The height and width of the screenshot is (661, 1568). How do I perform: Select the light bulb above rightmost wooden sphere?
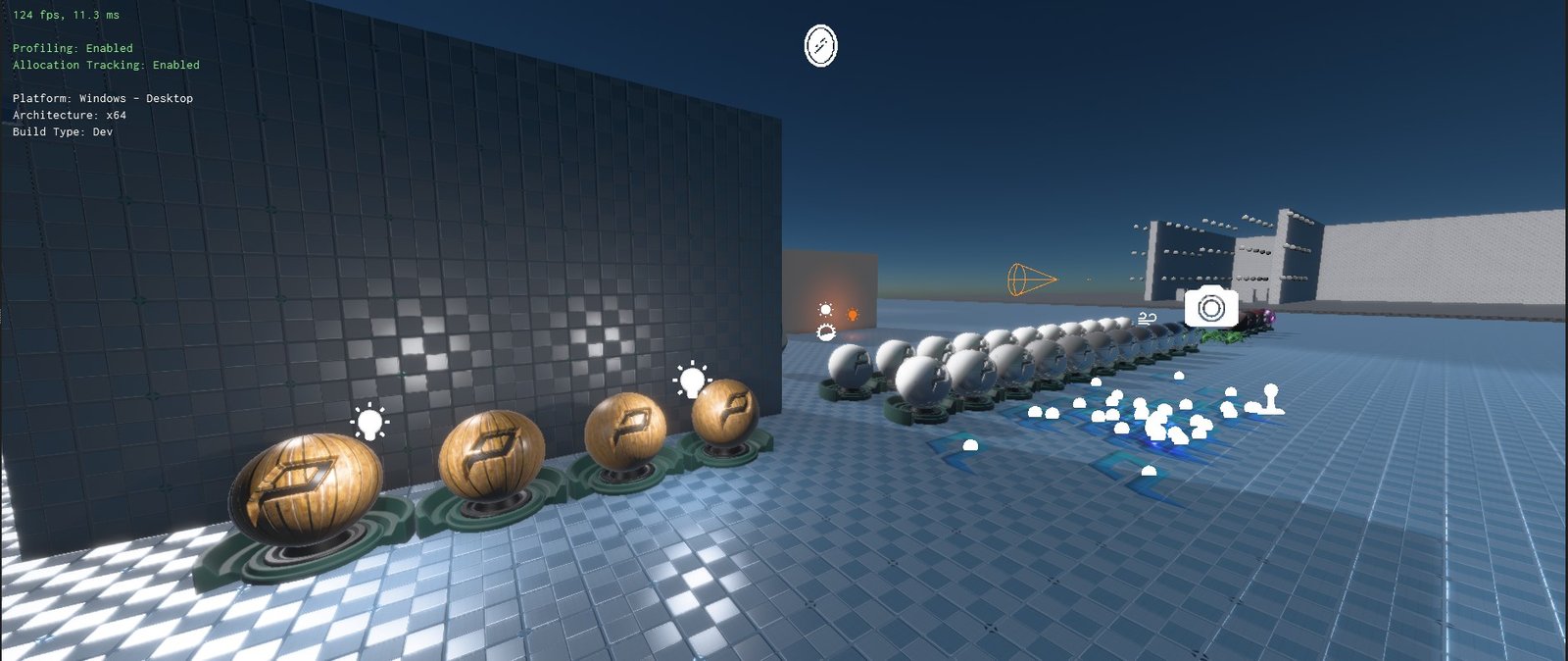[x=692, y=380]
